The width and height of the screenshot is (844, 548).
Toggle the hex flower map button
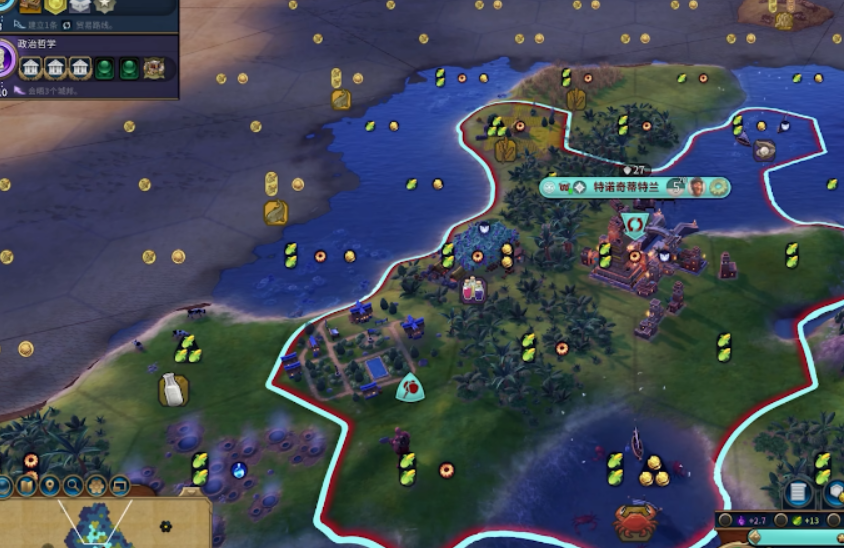(x=97, y=487)
